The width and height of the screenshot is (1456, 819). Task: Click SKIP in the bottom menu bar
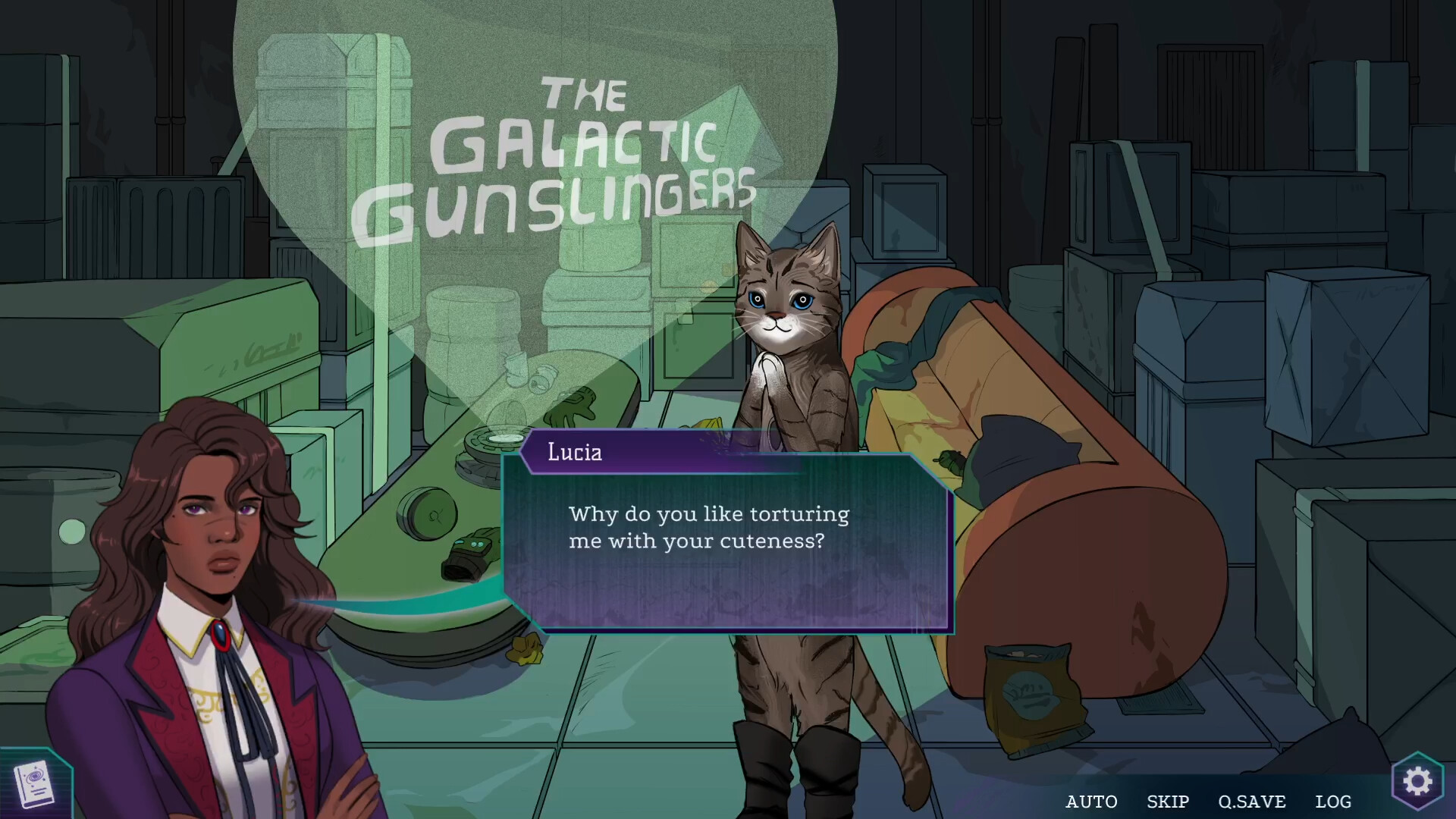click(x=1168, y=802)
